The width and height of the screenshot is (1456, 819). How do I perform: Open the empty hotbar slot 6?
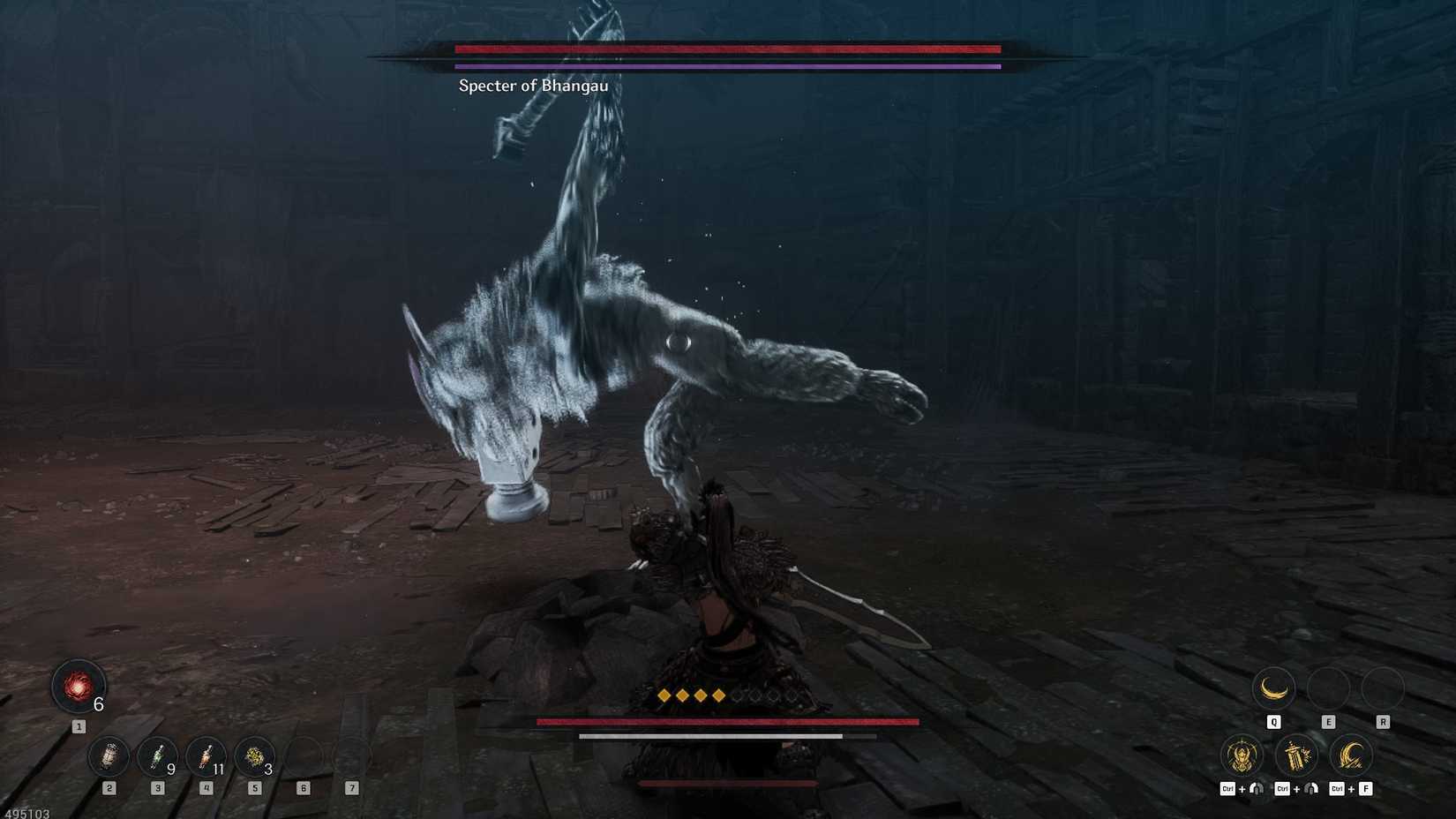click(x=304, y=757)
